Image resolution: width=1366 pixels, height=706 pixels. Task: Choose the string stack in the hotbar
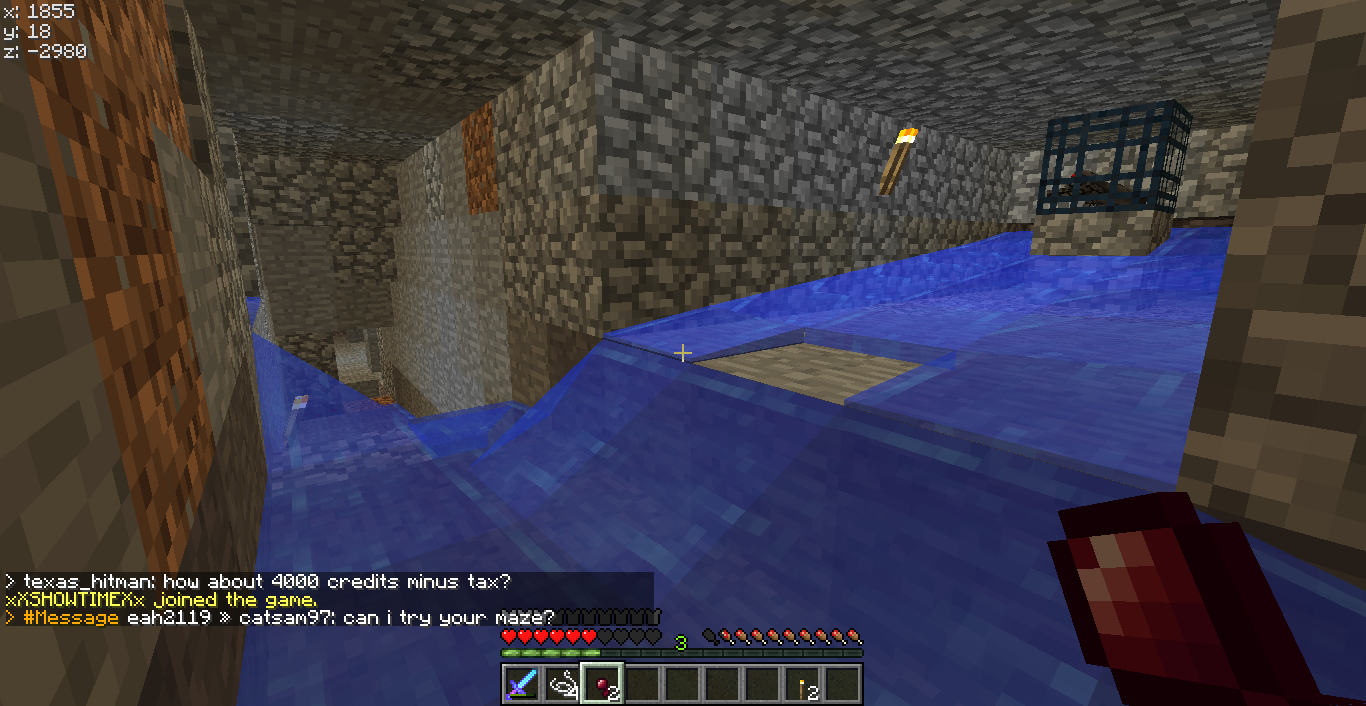(x=562, y=685)
